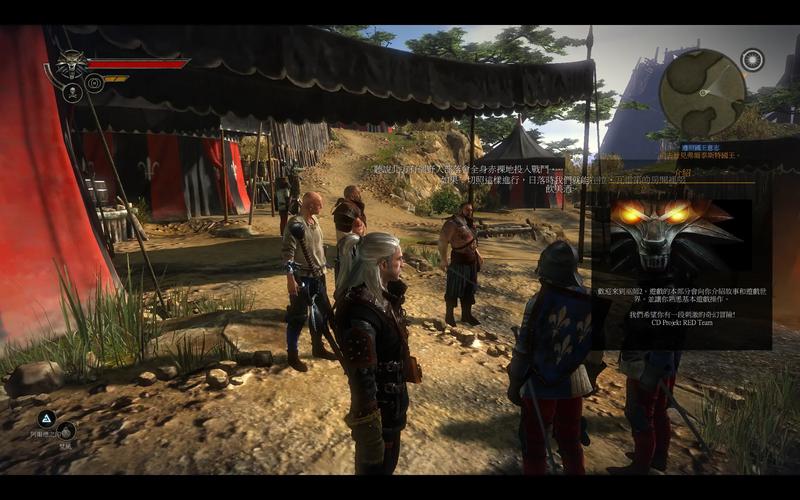This screenshot has height=500, width=800.
Task: Select the Aard sign triangle icon
Action: coord(46,418)
